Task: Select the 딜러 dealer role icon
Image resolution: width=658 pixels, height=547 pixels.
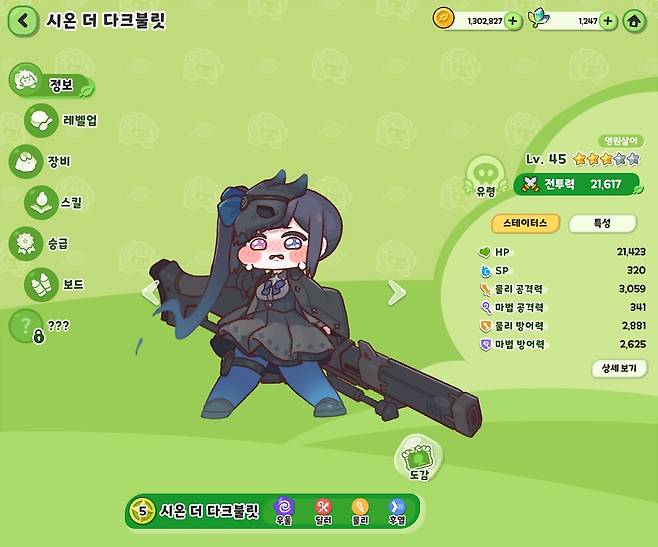Action: click(x=322, y=510)
